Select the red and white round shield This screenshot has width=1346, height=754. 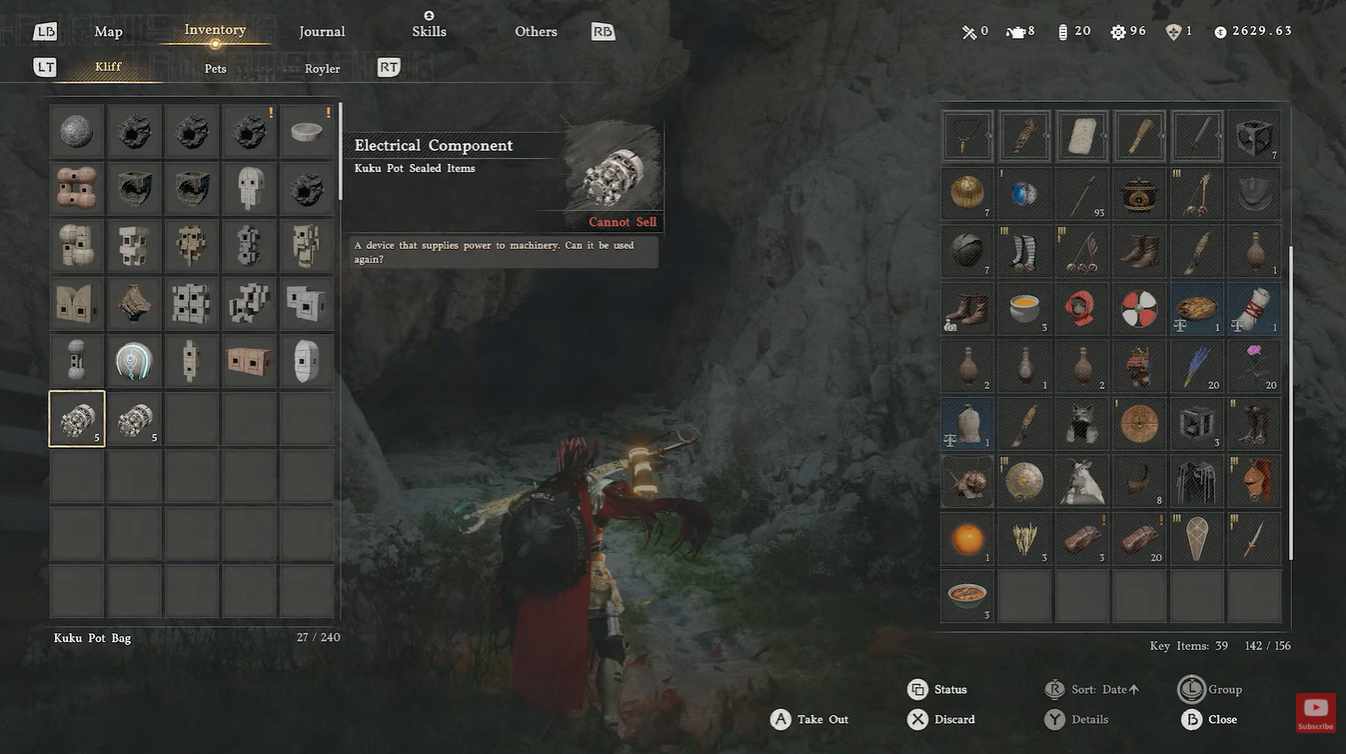(1139, 308)
